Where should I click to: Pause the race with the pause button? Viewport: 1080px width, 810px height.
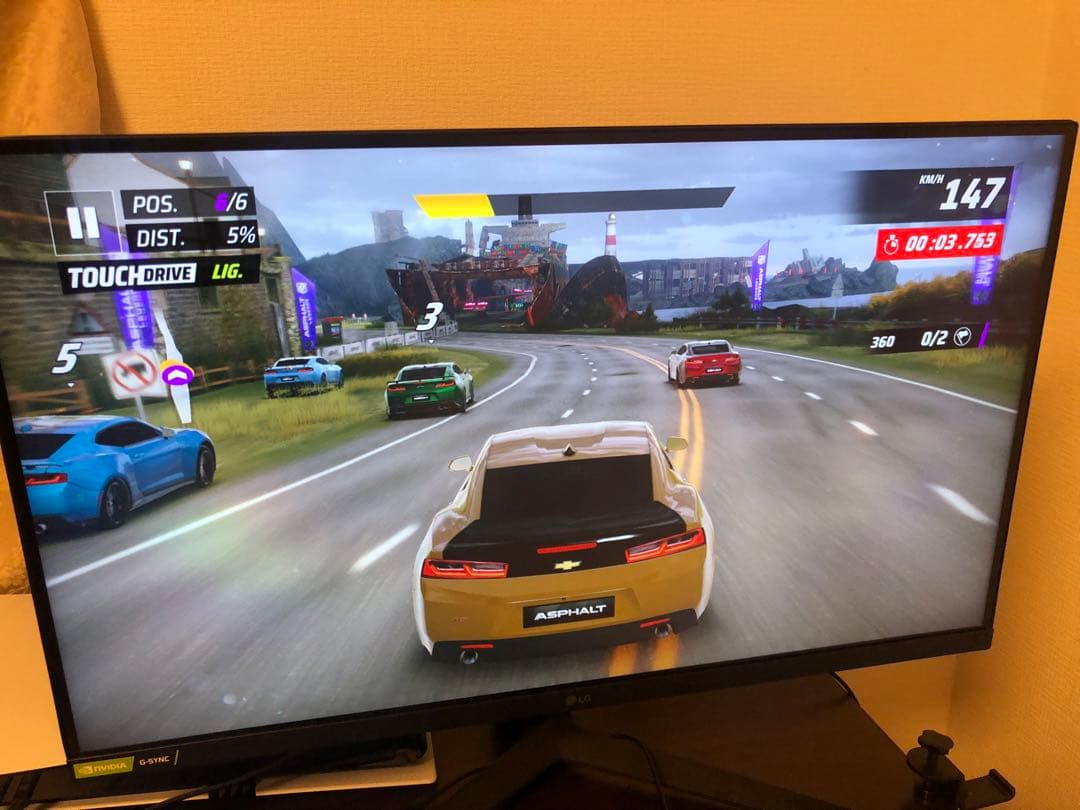pyautogui.click(x=81, y=222)
